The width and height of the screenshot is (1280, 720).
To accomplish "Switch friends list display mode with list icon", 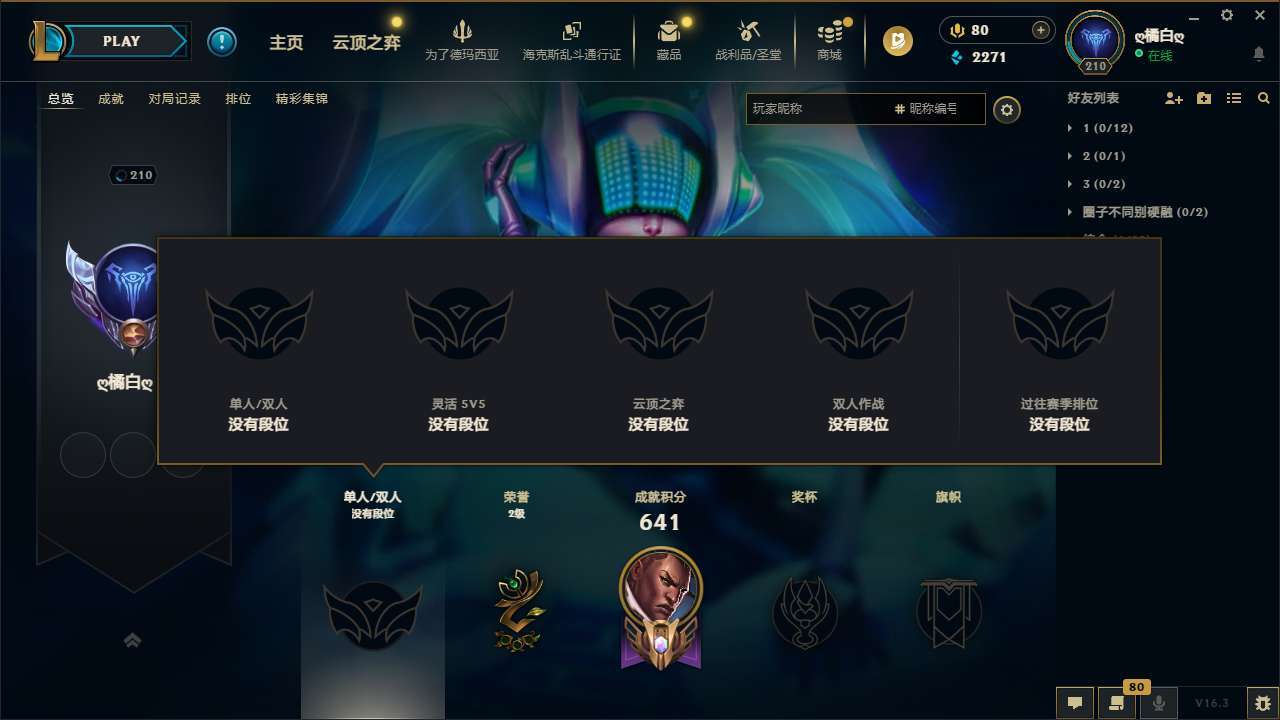I will coord(1235,98).
